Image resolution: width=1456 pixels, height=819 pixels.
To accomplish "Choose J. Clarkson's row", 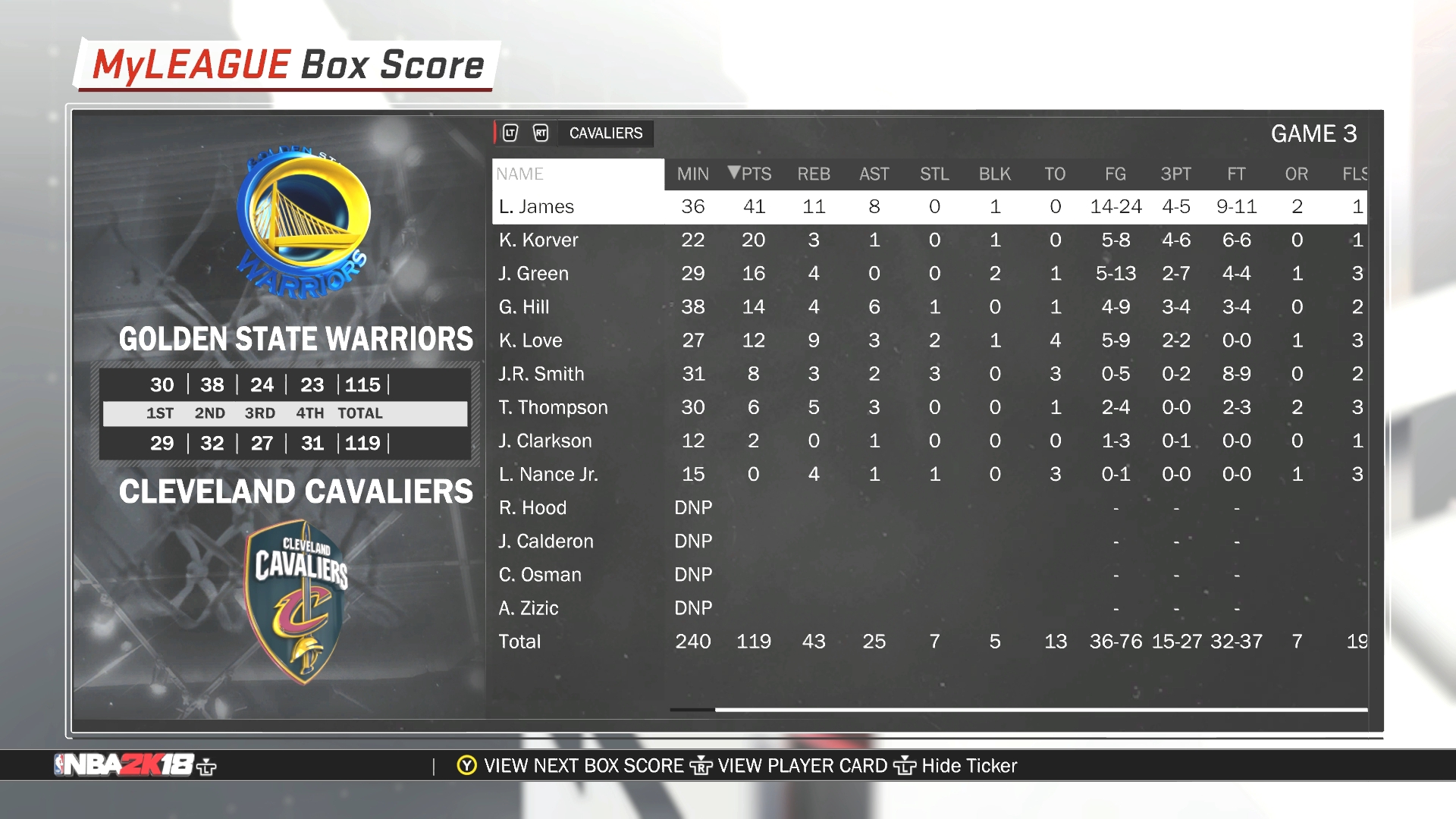I will [x=545, y=441].
